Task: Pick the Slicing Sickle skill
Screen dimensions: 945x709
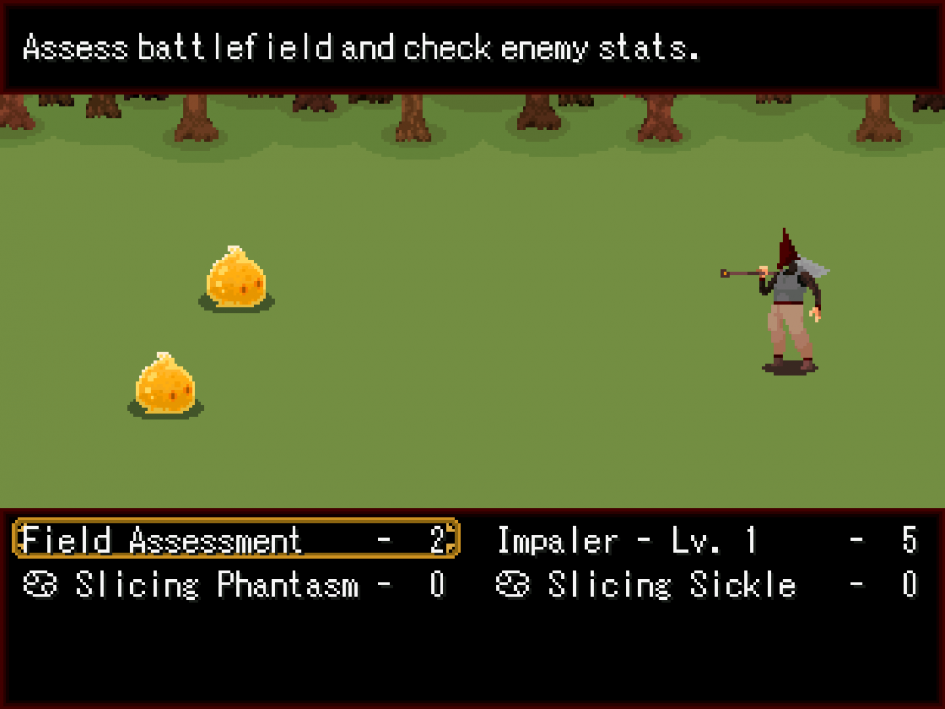Action: (x=706, y=585)
